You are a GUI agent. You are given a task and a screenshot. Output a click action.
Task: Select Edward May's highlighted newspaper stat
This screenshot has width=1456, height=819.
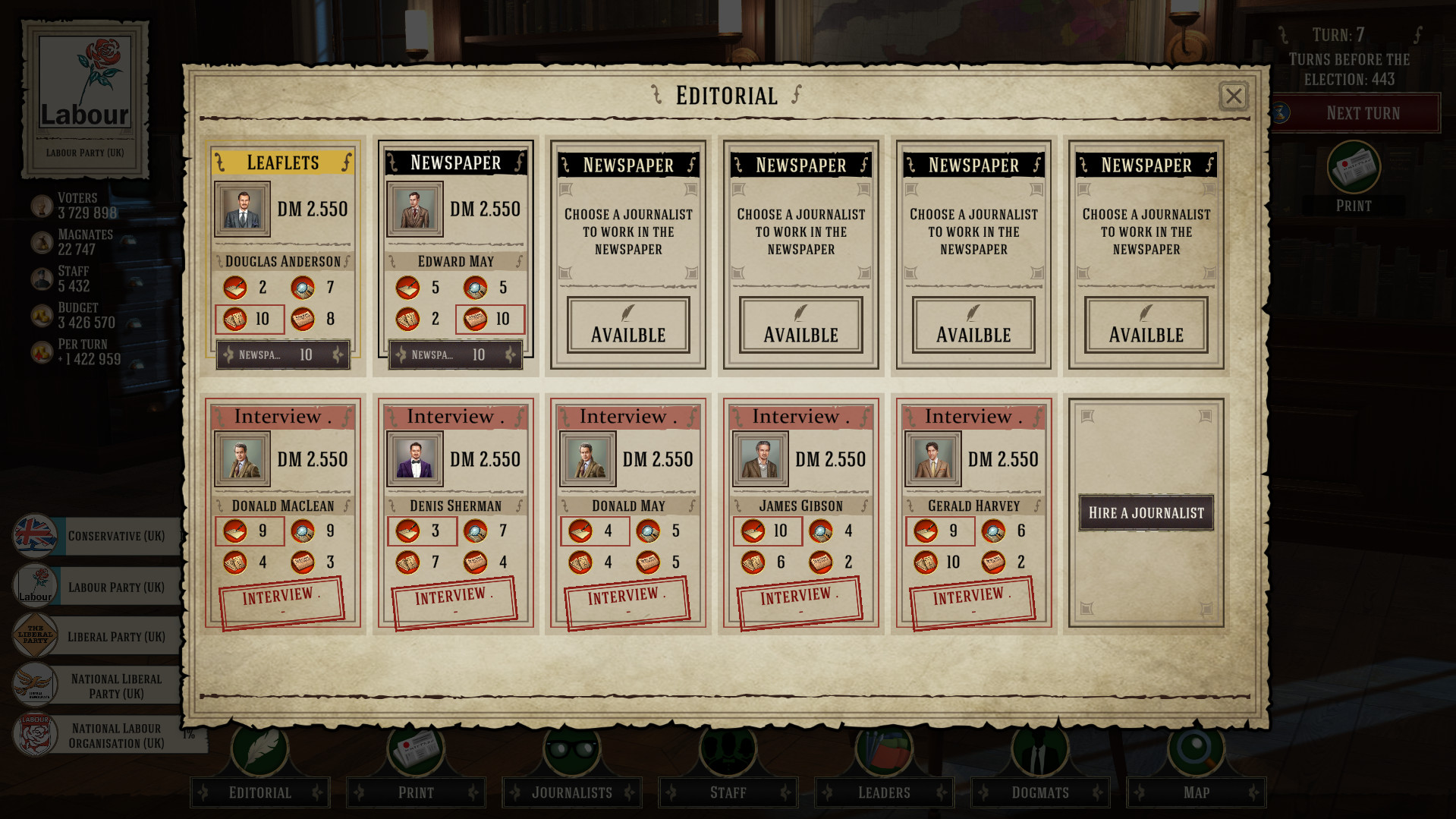(489, 320)
